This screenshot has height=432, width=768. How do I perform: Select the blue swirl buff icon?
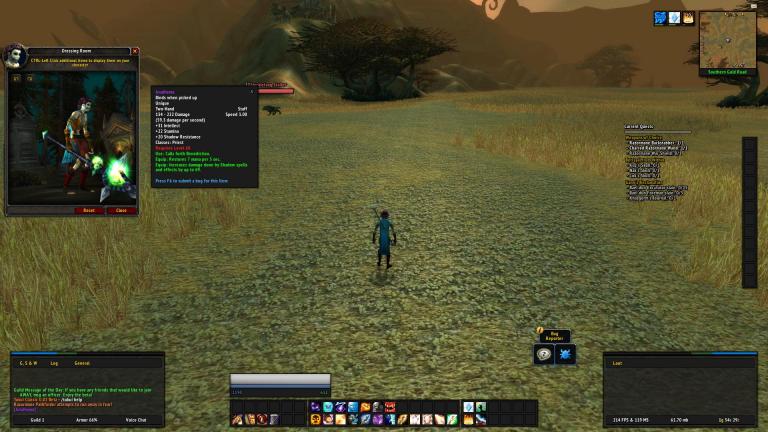tap(660, 18)
